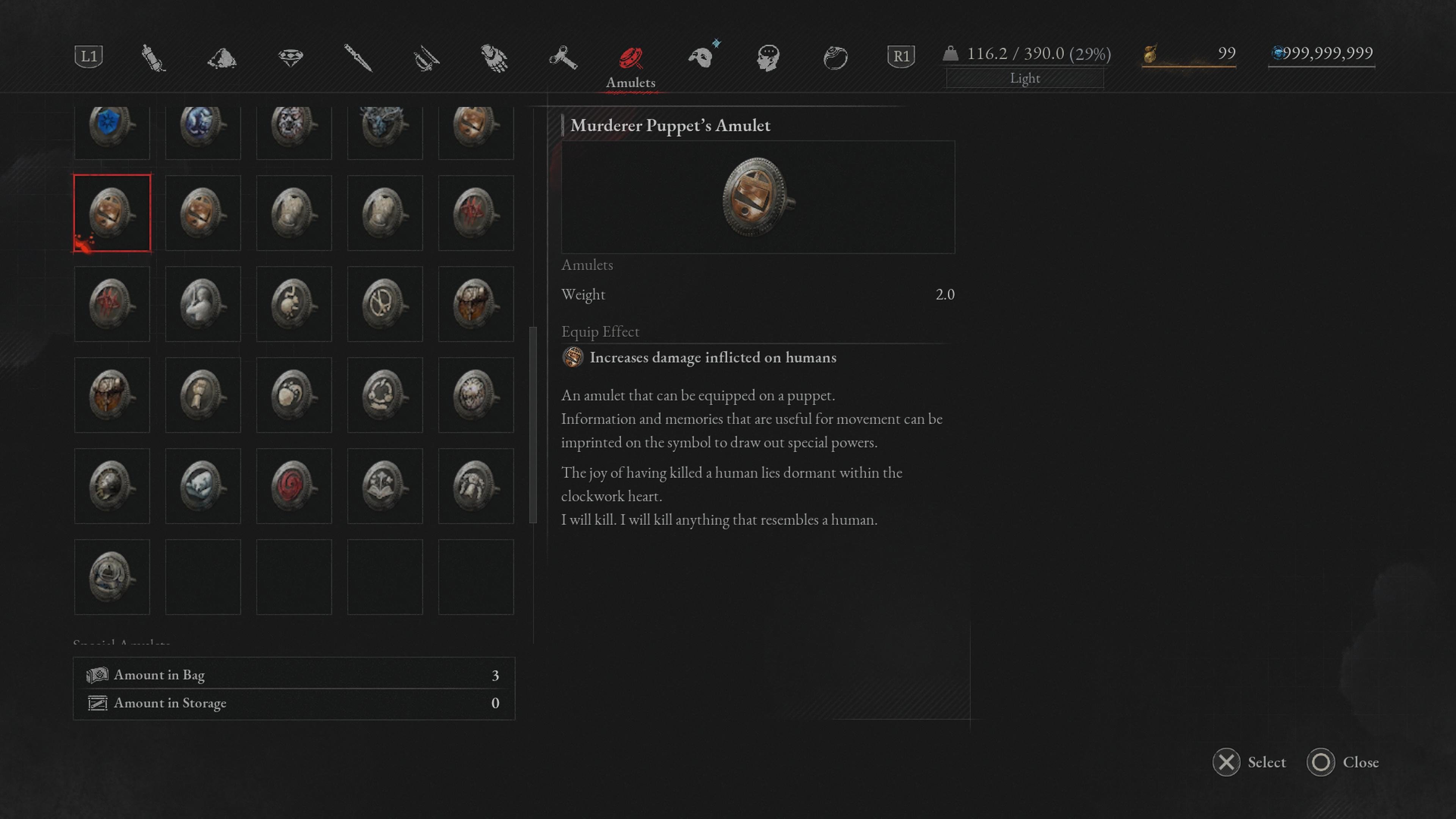1456x819 pixels.
Task: Click the amulet grid scrollbar
Action: pyautogui.click(x=532, y=424)
